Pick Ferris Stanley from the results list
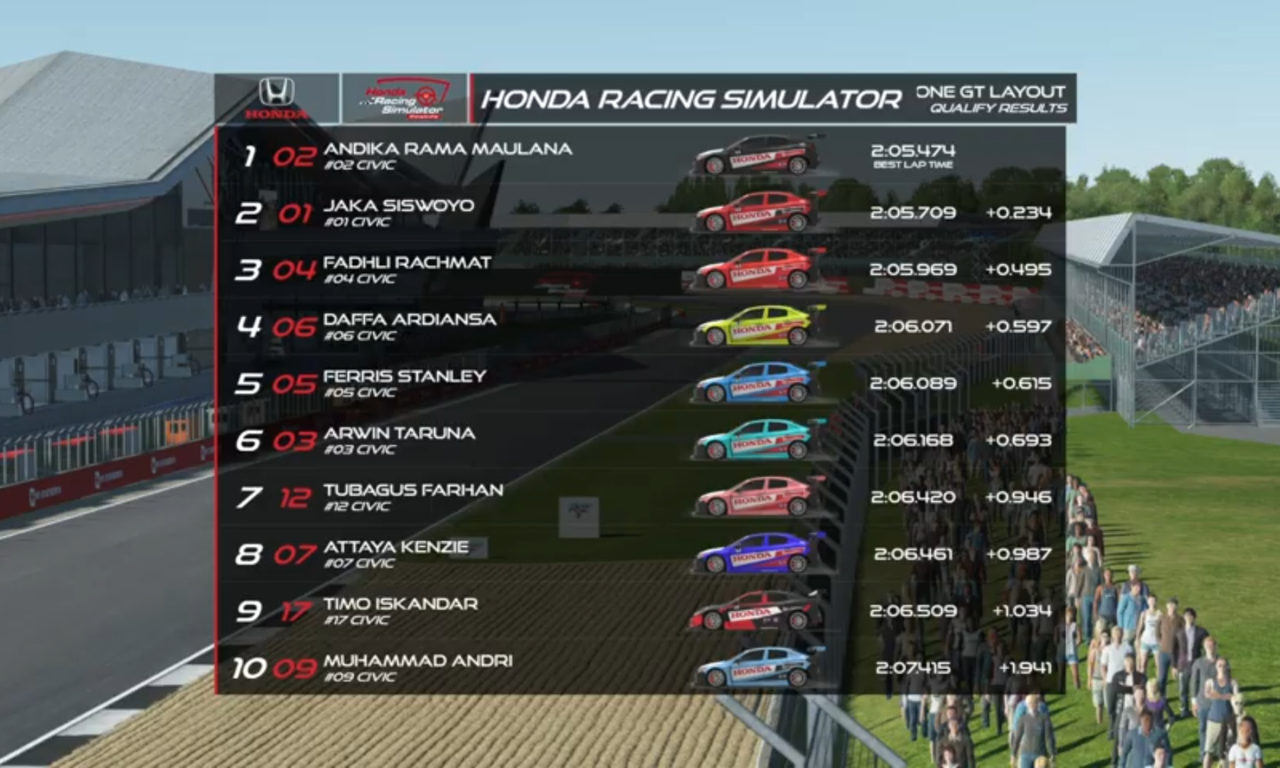Image resolution: width=1280 pixels, height=768 pixels. click(404, 383)
